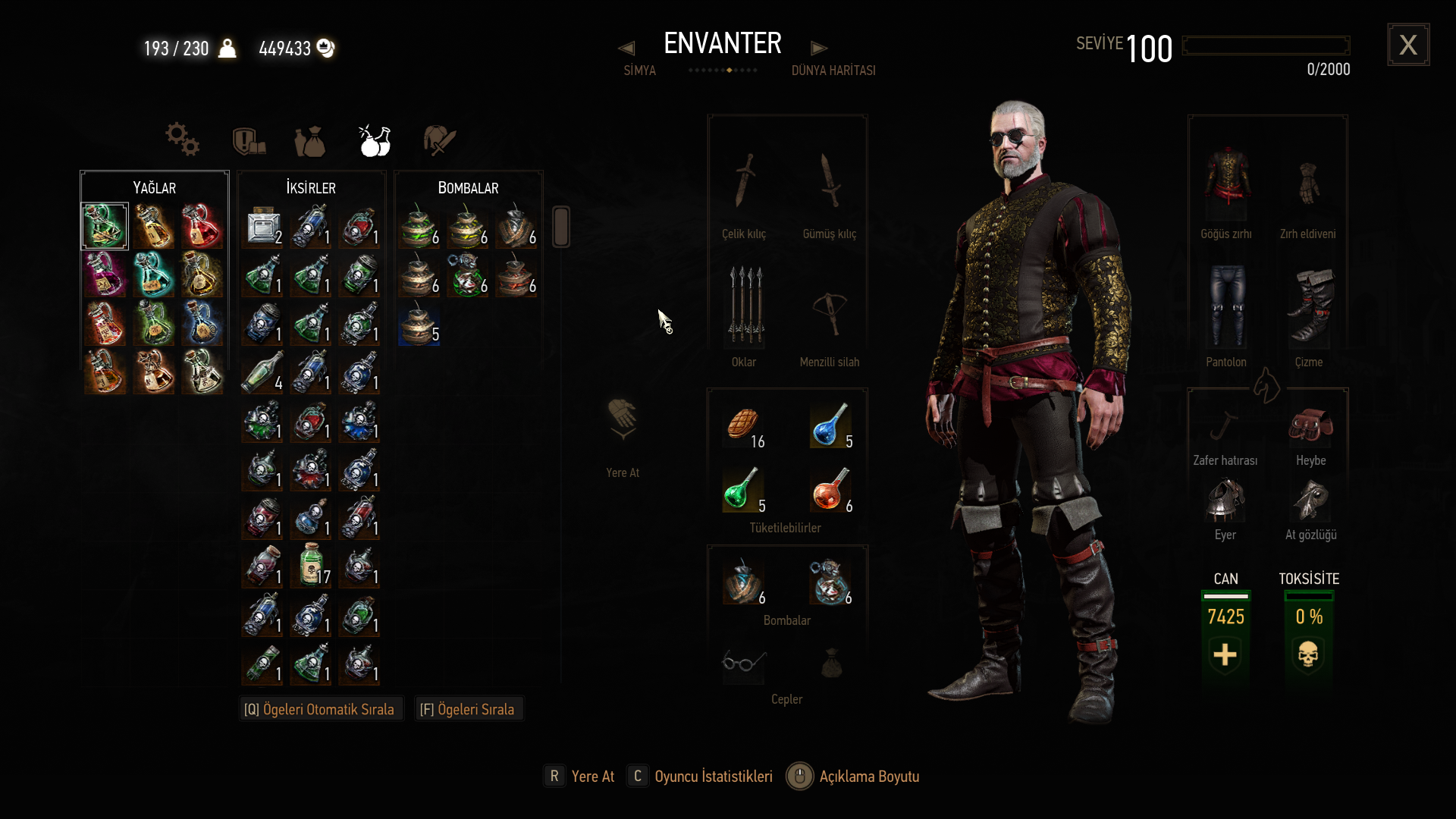Choose the bomb with quantity 5
The image size is (1456, 819).
419,323
